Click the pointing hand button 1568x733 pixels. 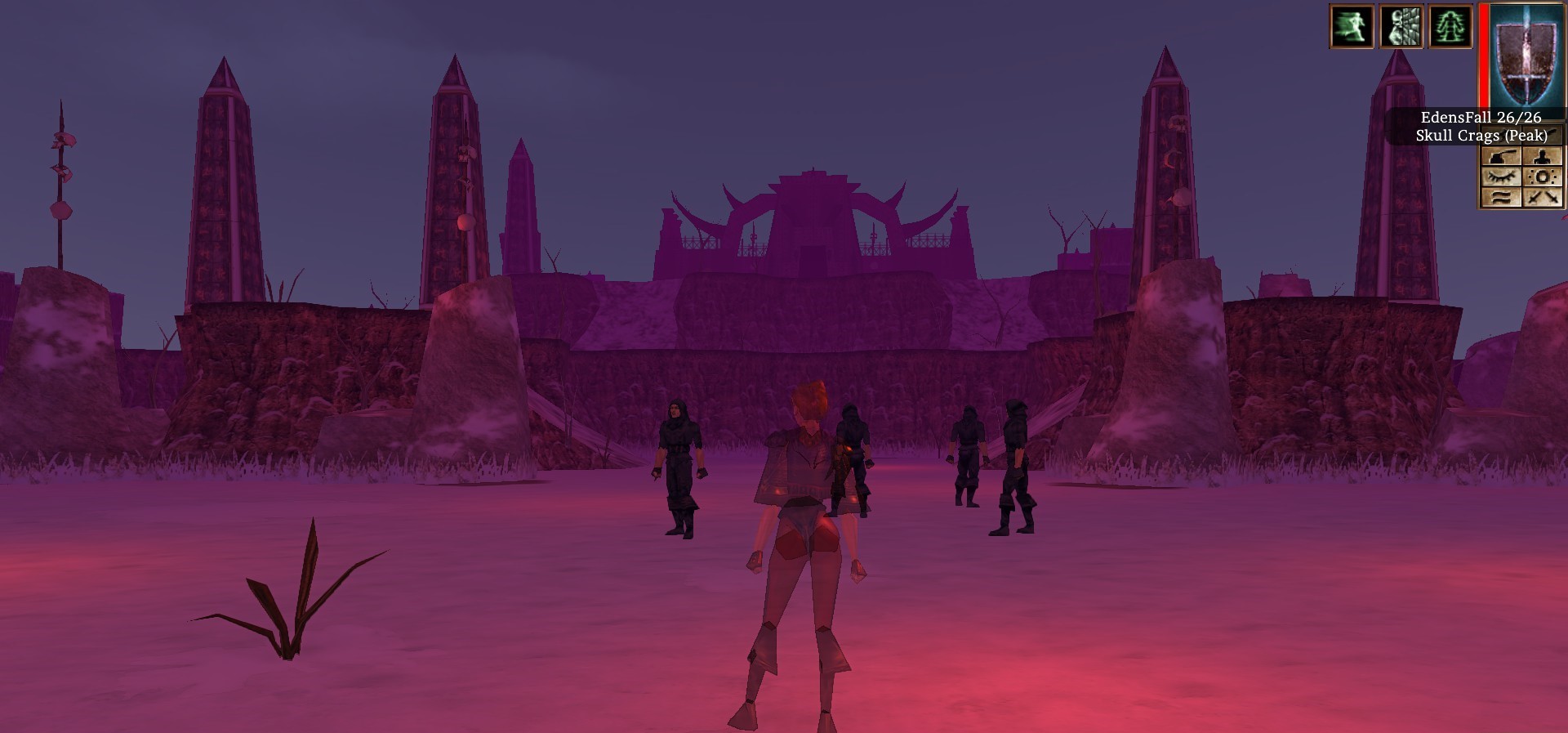[1501, 156]
